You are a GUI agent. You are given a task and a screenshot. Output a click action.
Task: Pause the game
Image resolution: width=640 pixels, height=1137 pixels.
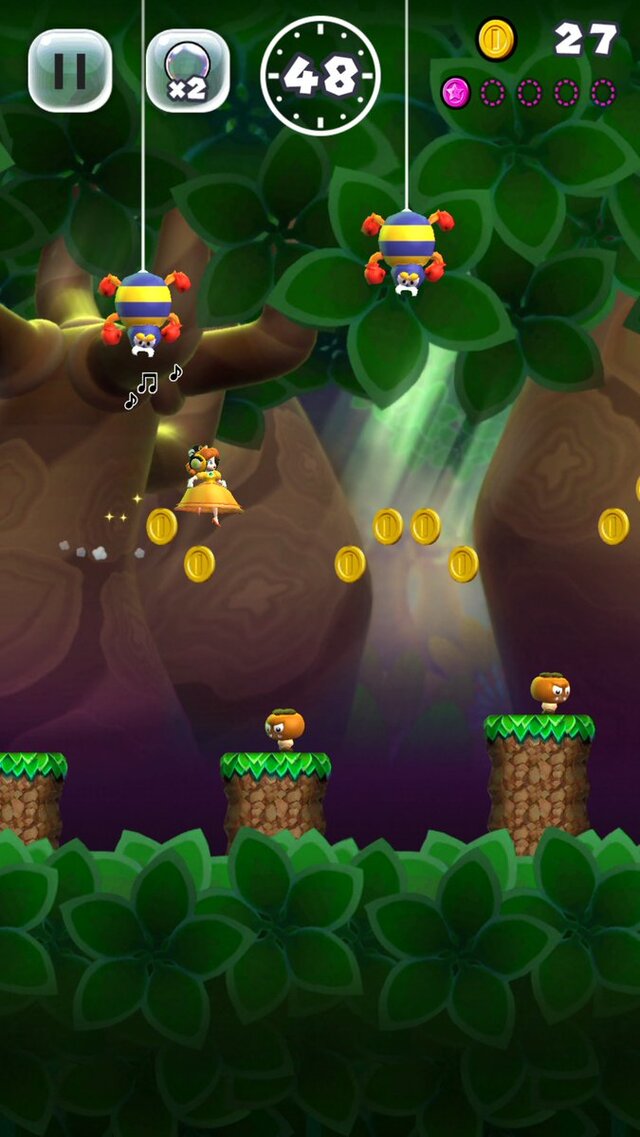tap(70, 70)
